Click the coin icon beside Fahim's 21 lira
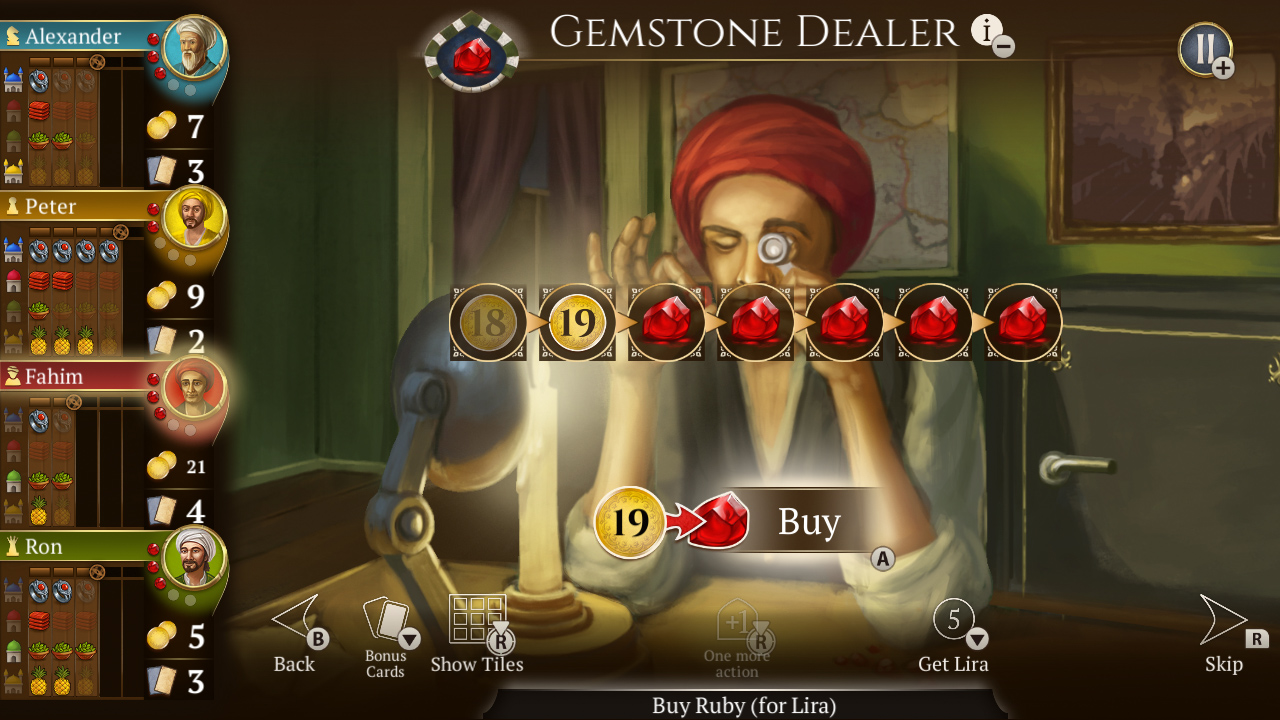This screenshot has width=1280, height=720. pos(159,465)
